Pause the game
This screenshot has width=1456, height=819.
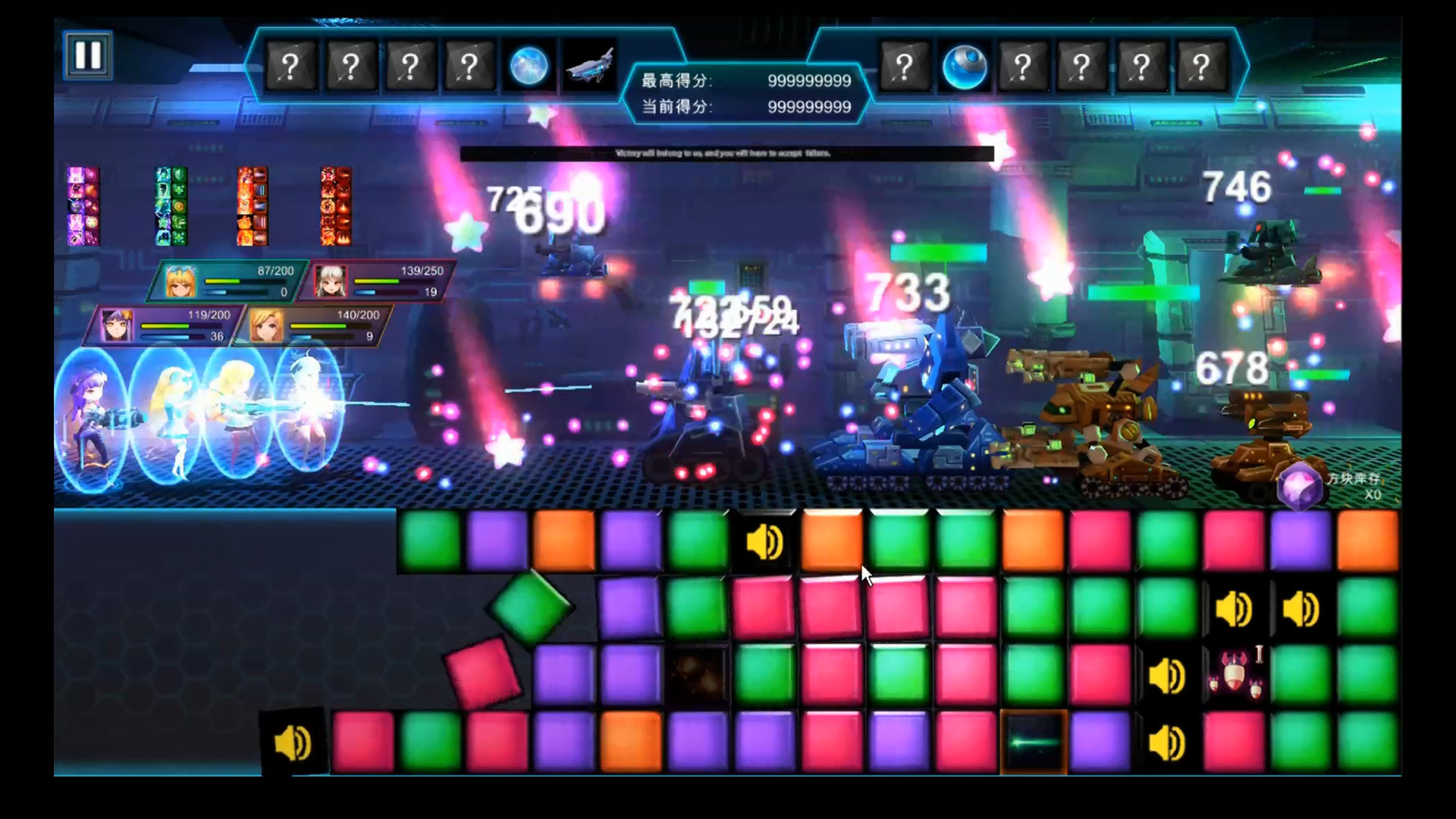click(88, 55)
